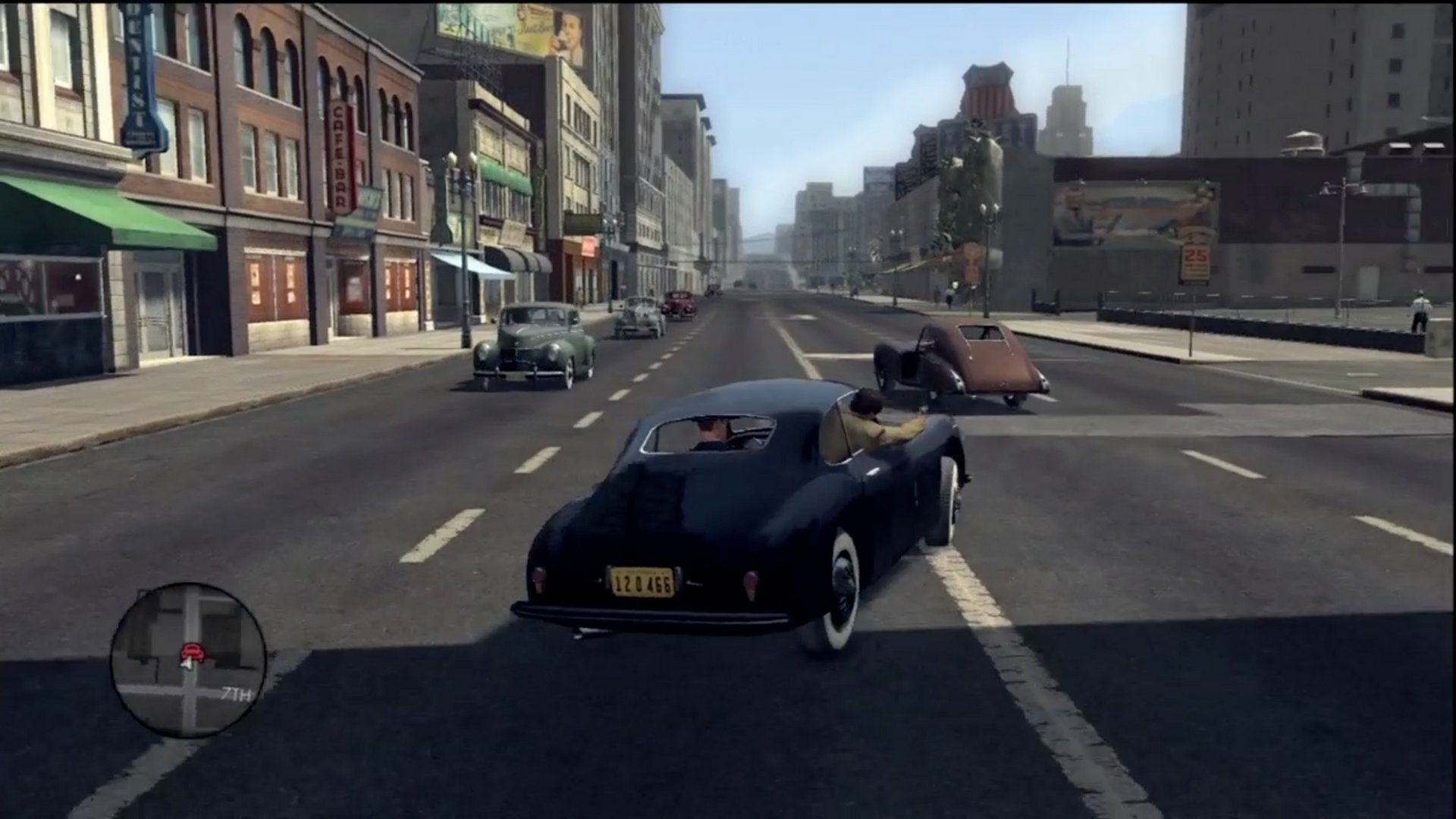Image resolution: width=1456 pixels, height=819 pixels.
Task: Click the circular minimap
Action: click(x=188, y=660)
